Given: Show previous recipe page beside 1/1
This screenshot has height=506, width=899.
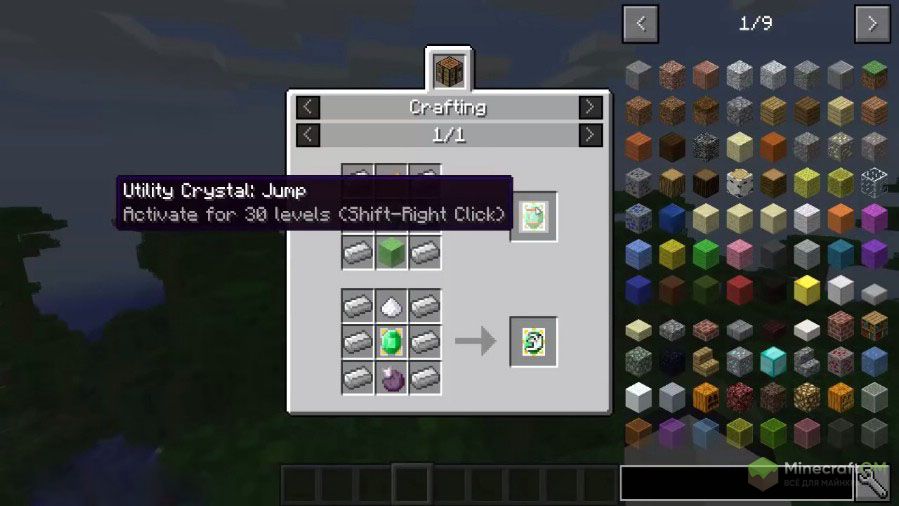Looking at the screenshot, I should (309, 134).
